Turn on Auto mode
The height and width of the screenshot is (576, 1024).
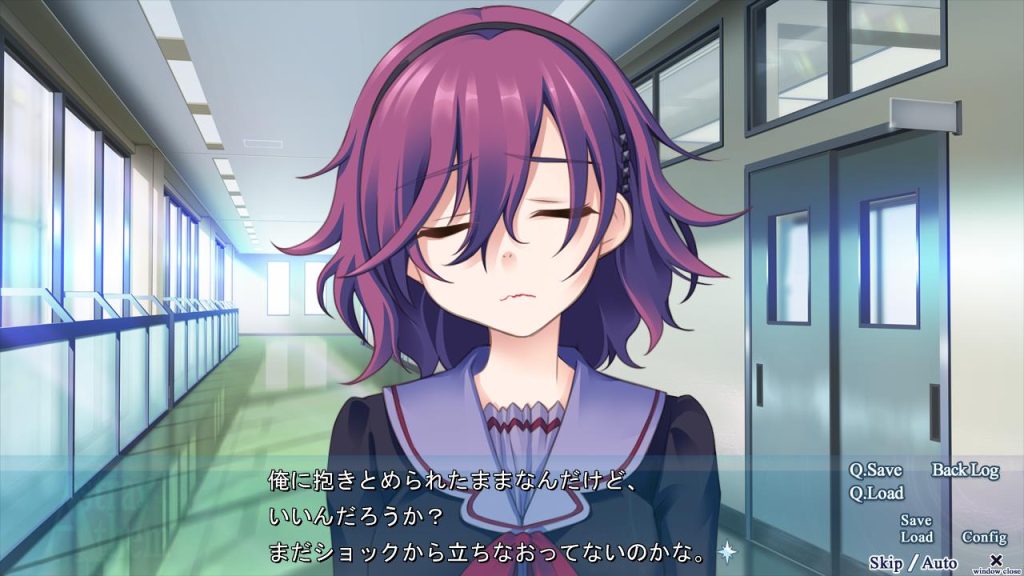click(939, 563)
